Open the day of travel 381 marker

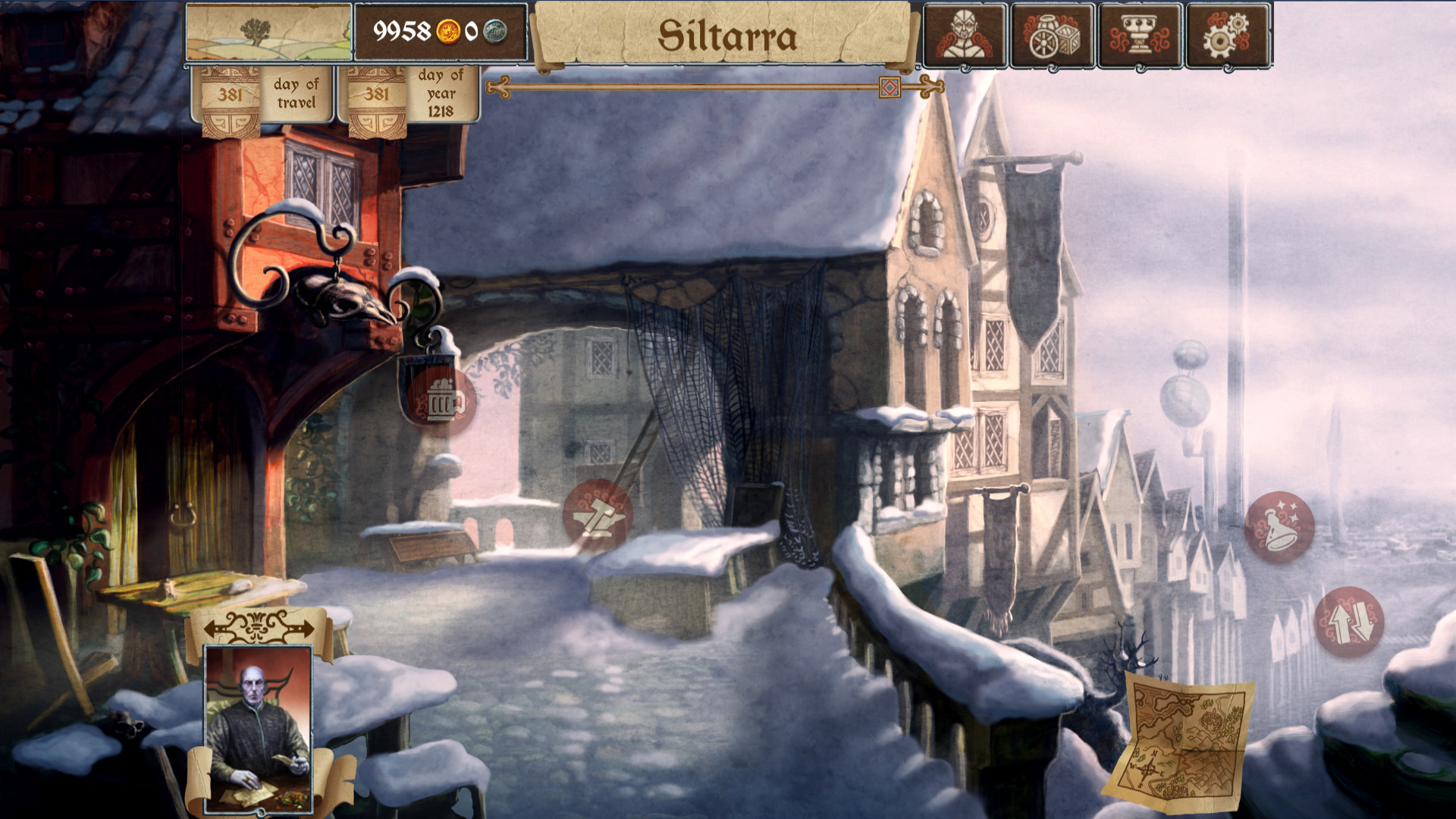(262, 94)
